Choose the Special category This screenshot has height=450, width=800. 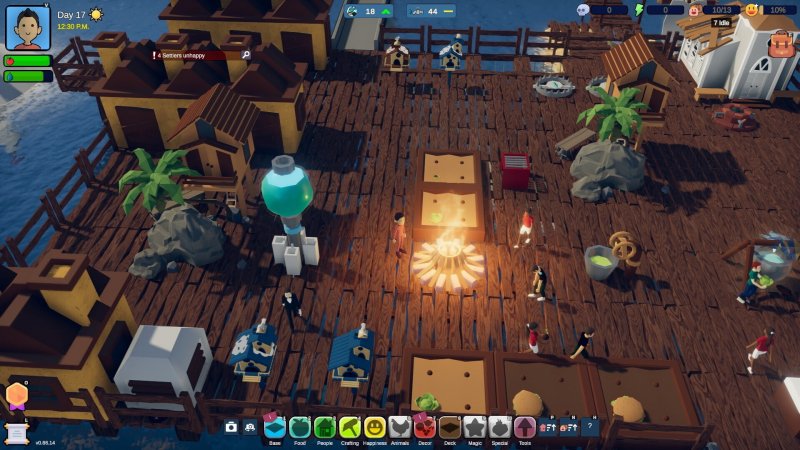[x=500, y=428]
